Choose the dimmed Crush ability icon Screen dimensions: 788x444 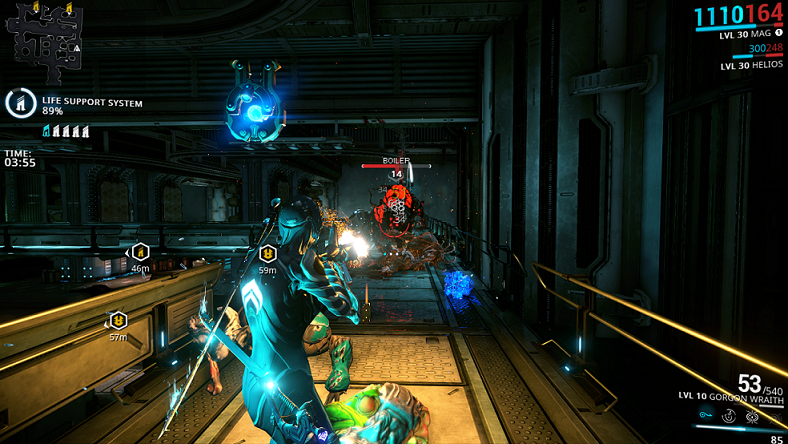[773, 415]
